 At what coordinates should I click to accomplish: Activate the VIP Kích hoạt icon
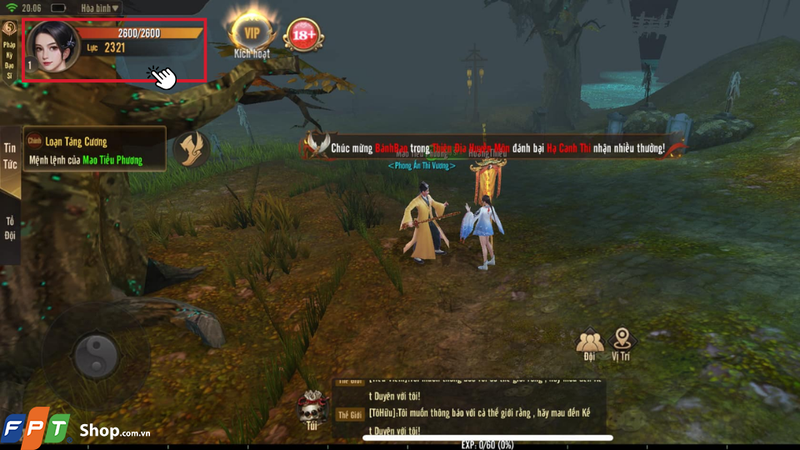coord(252,35)
